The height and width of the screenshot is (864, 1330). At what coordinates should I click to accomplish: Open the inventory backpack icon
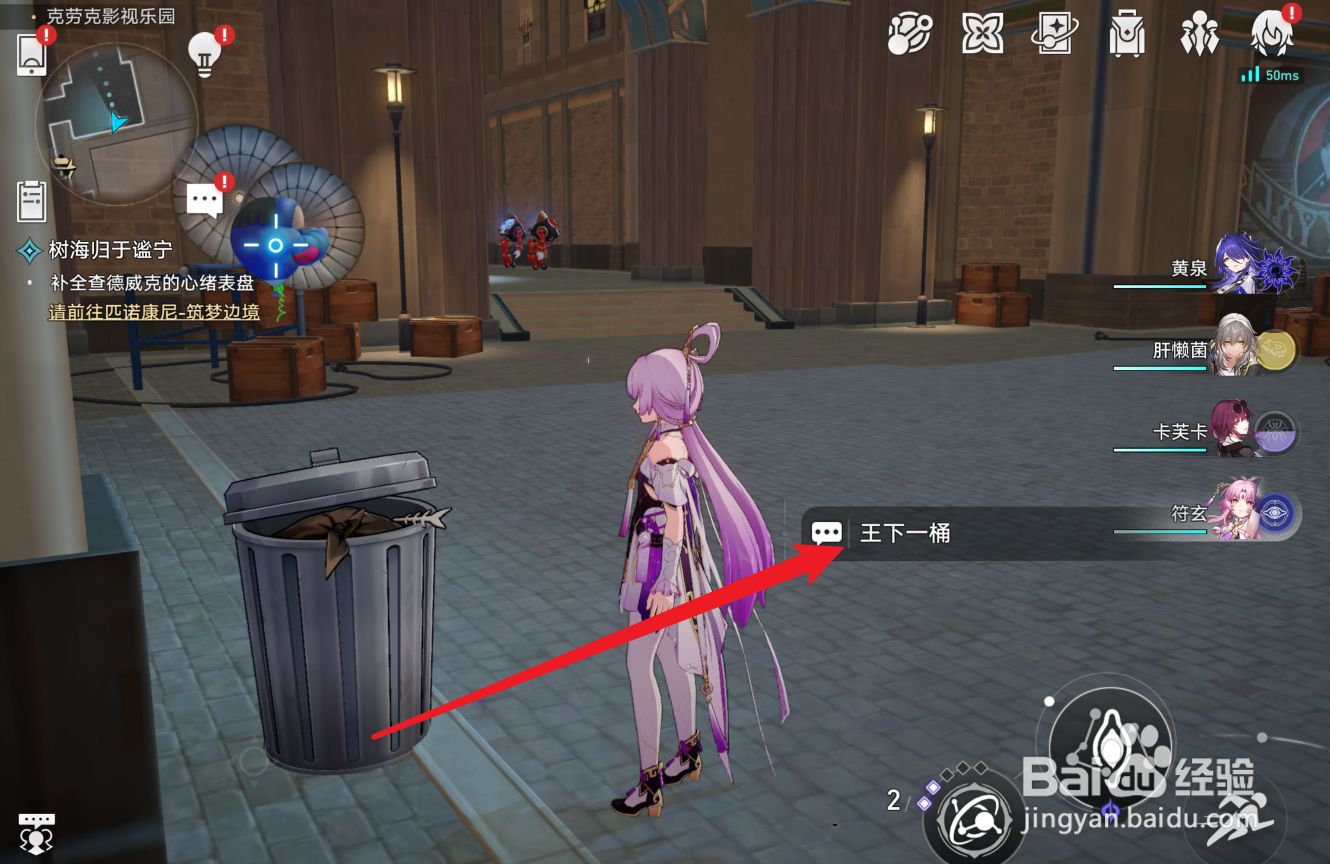click(x=1127, y=33)
